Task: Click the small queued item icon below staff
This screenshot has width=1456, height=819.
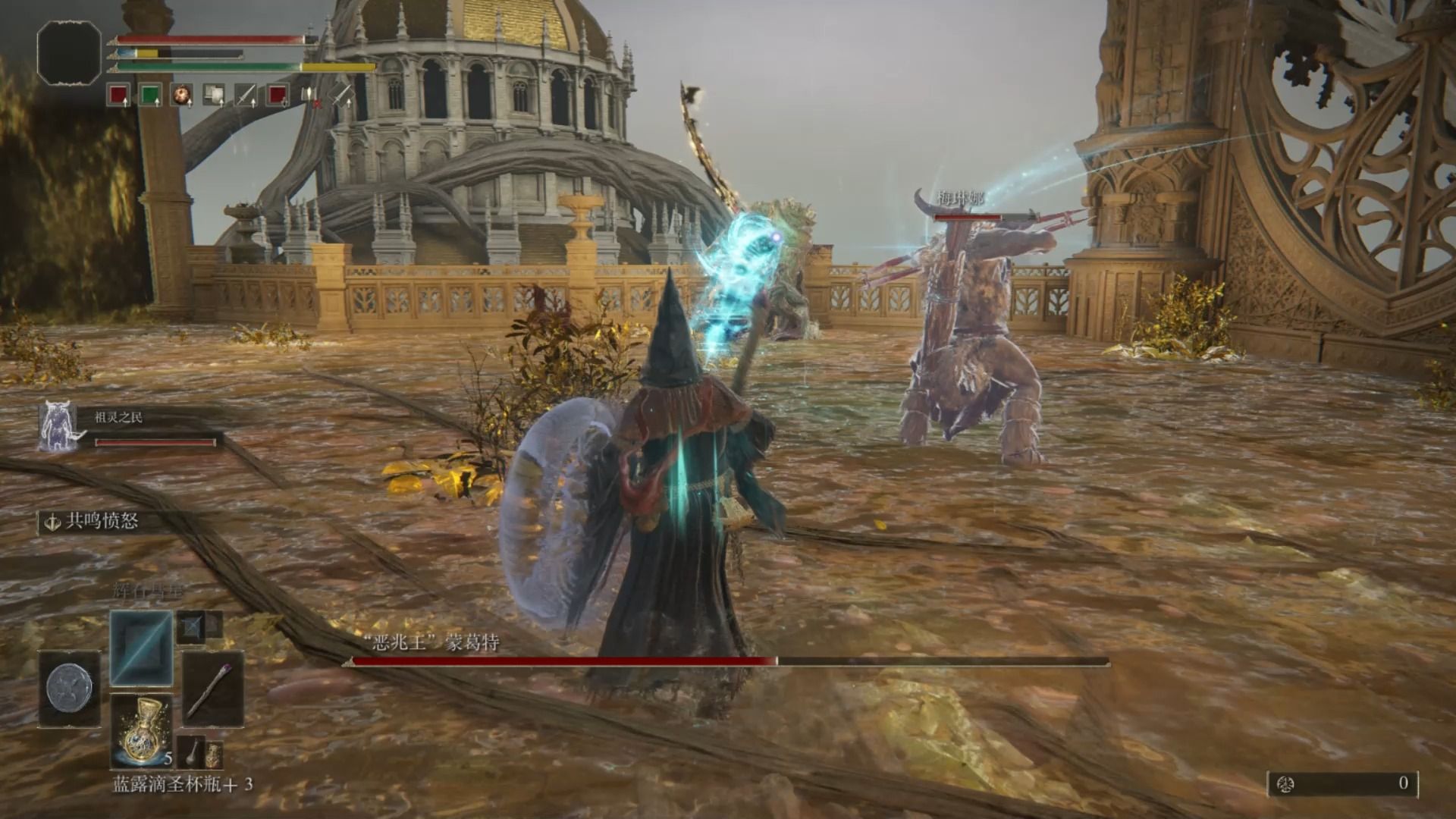Action: click(192, 751)
